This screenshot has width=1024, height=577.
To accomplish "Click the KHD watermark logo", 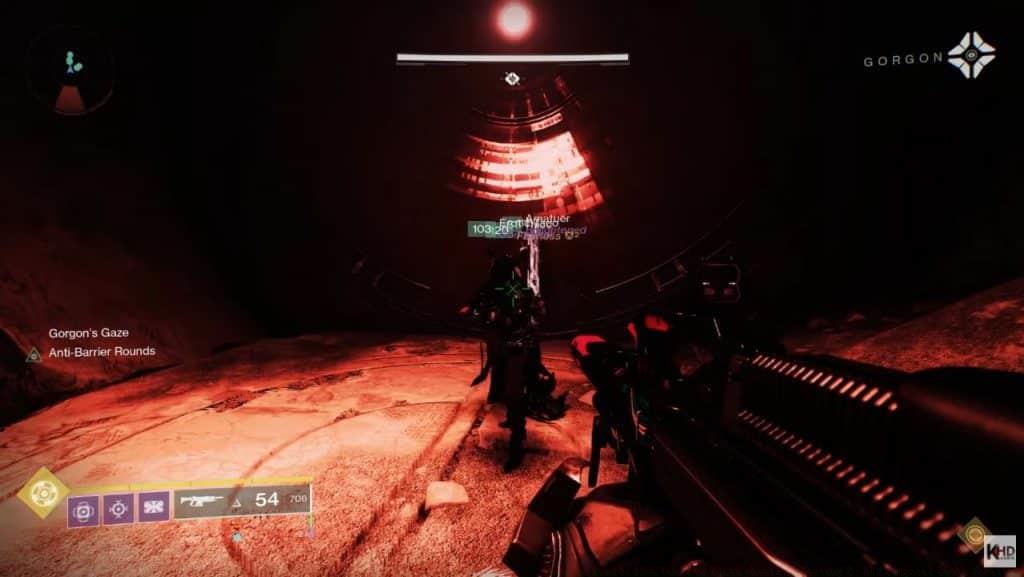I will coord(999,549).
